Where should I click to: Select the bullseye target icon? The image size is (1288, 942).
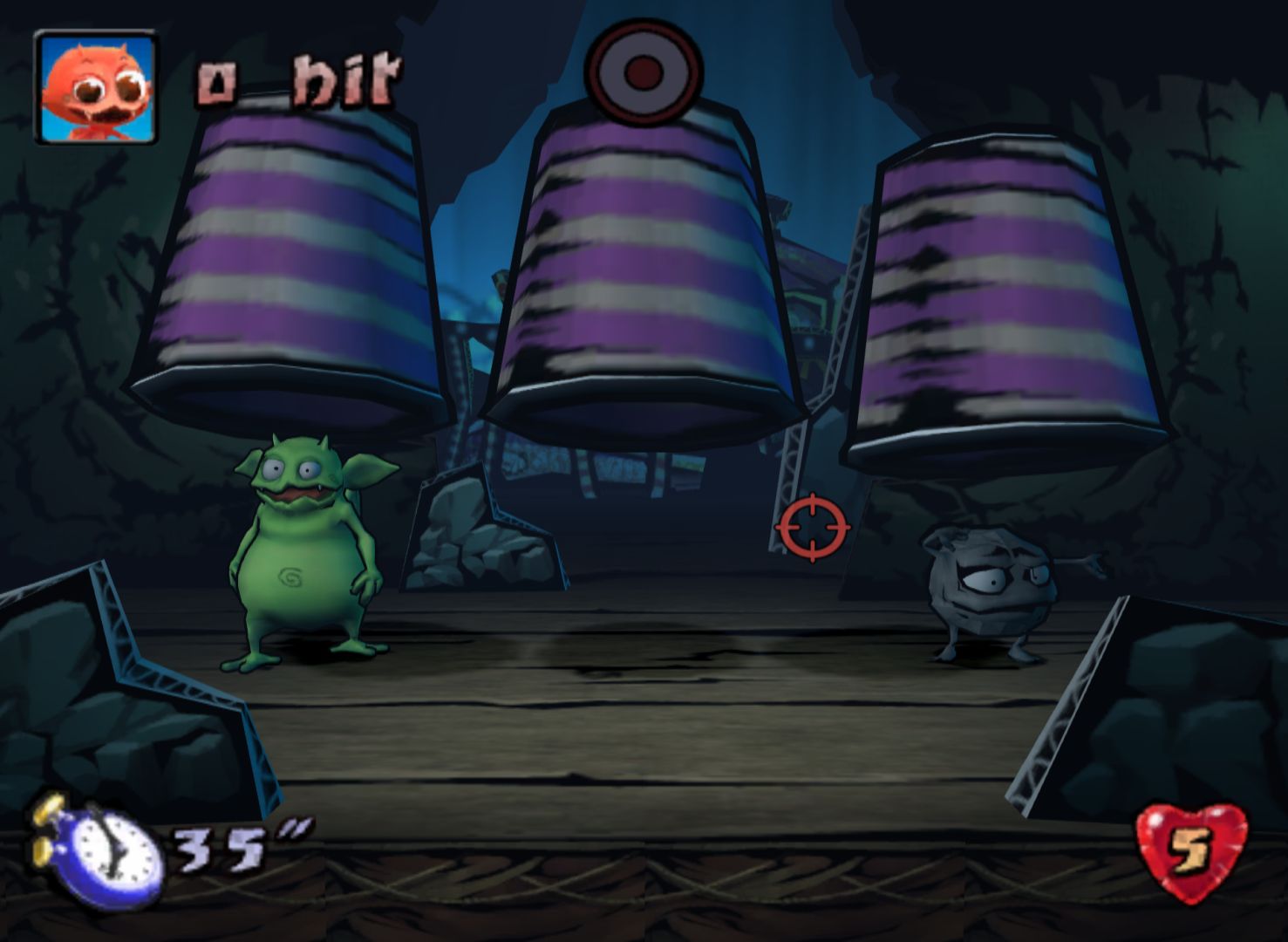[x=643, y=72]
